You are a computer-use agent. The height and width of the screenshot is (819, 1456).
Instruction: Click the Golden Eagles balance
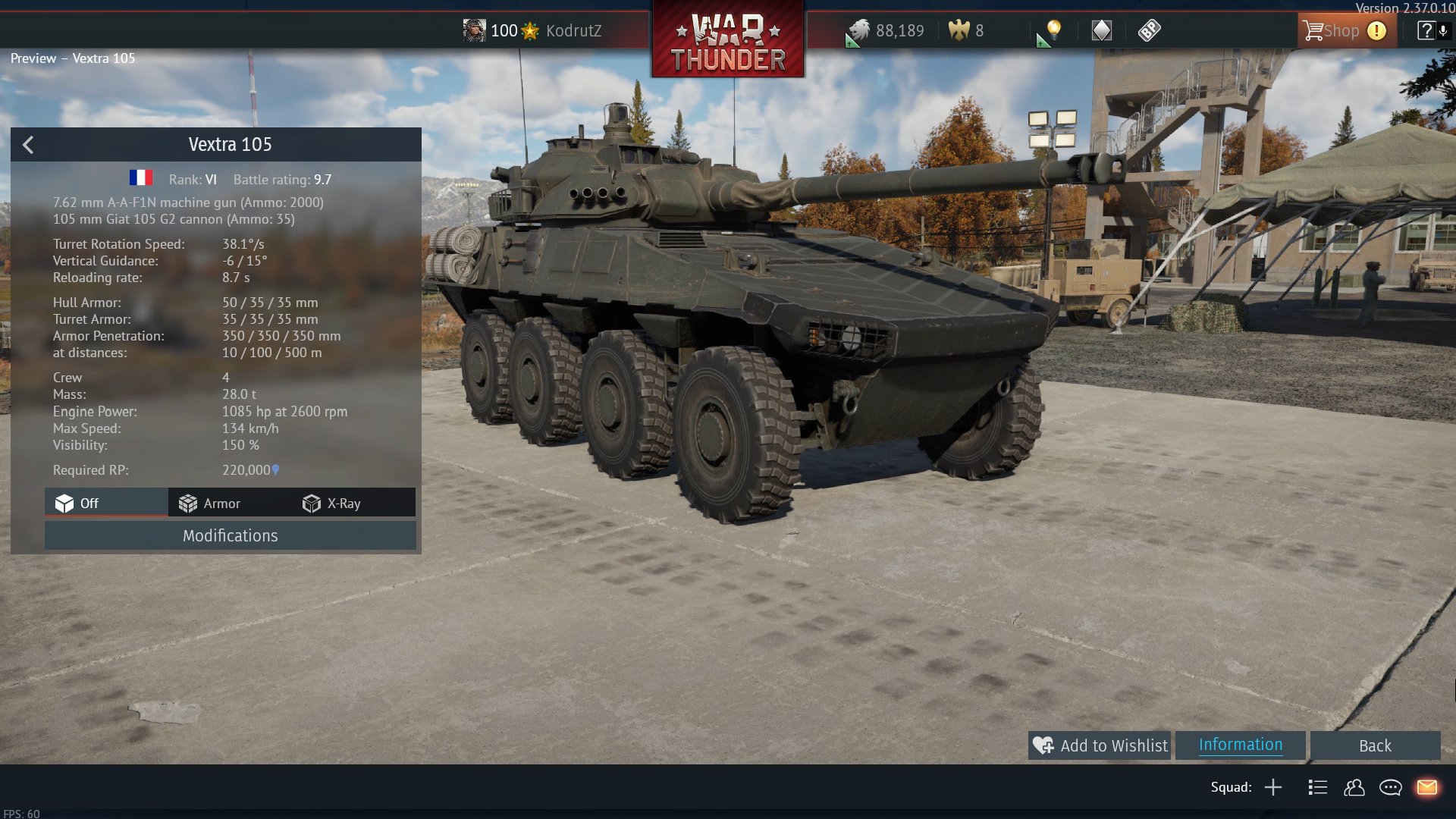click(x=966, y=31)
